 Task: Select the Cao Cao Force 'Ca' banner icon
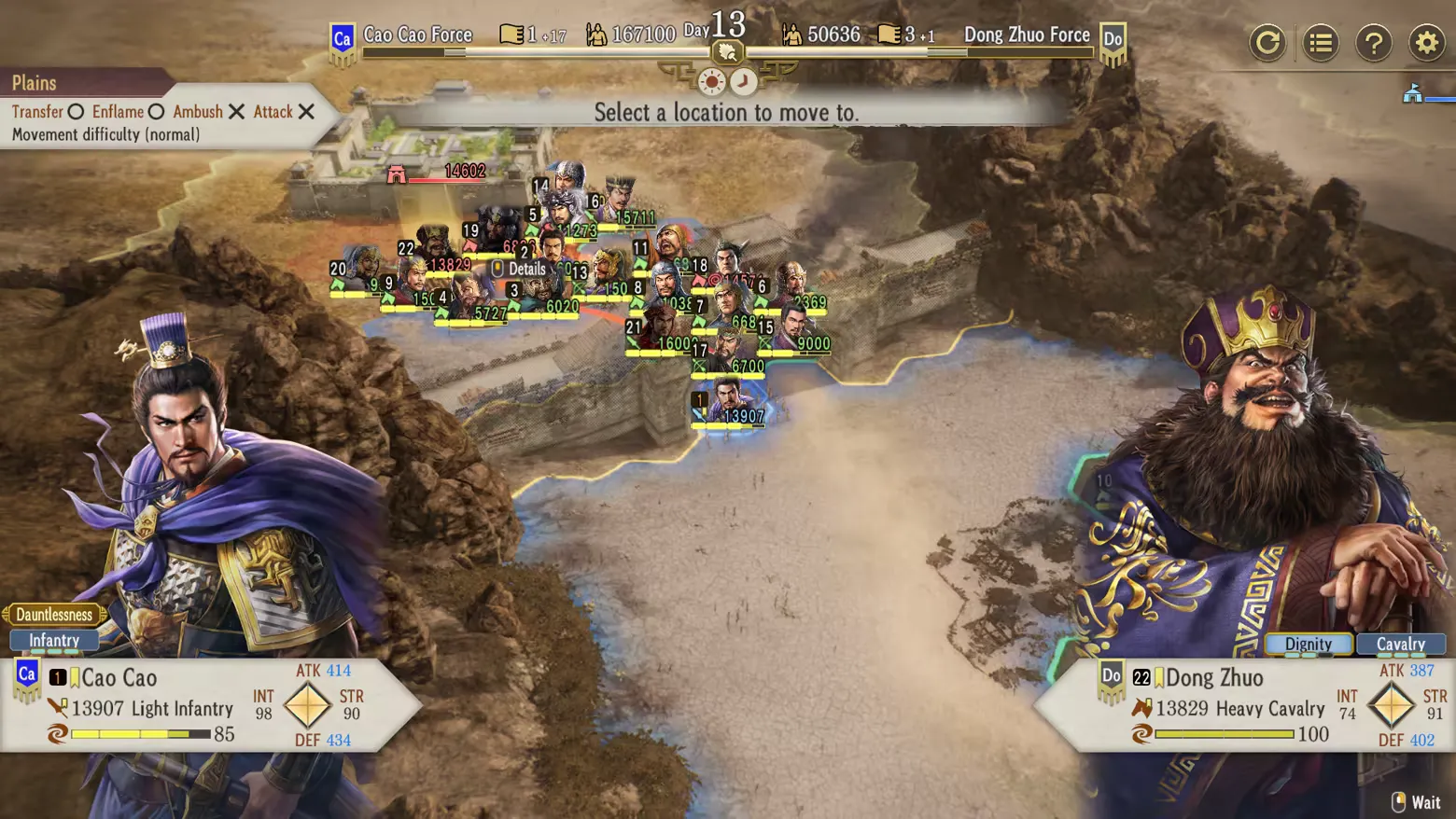point(342,35)
